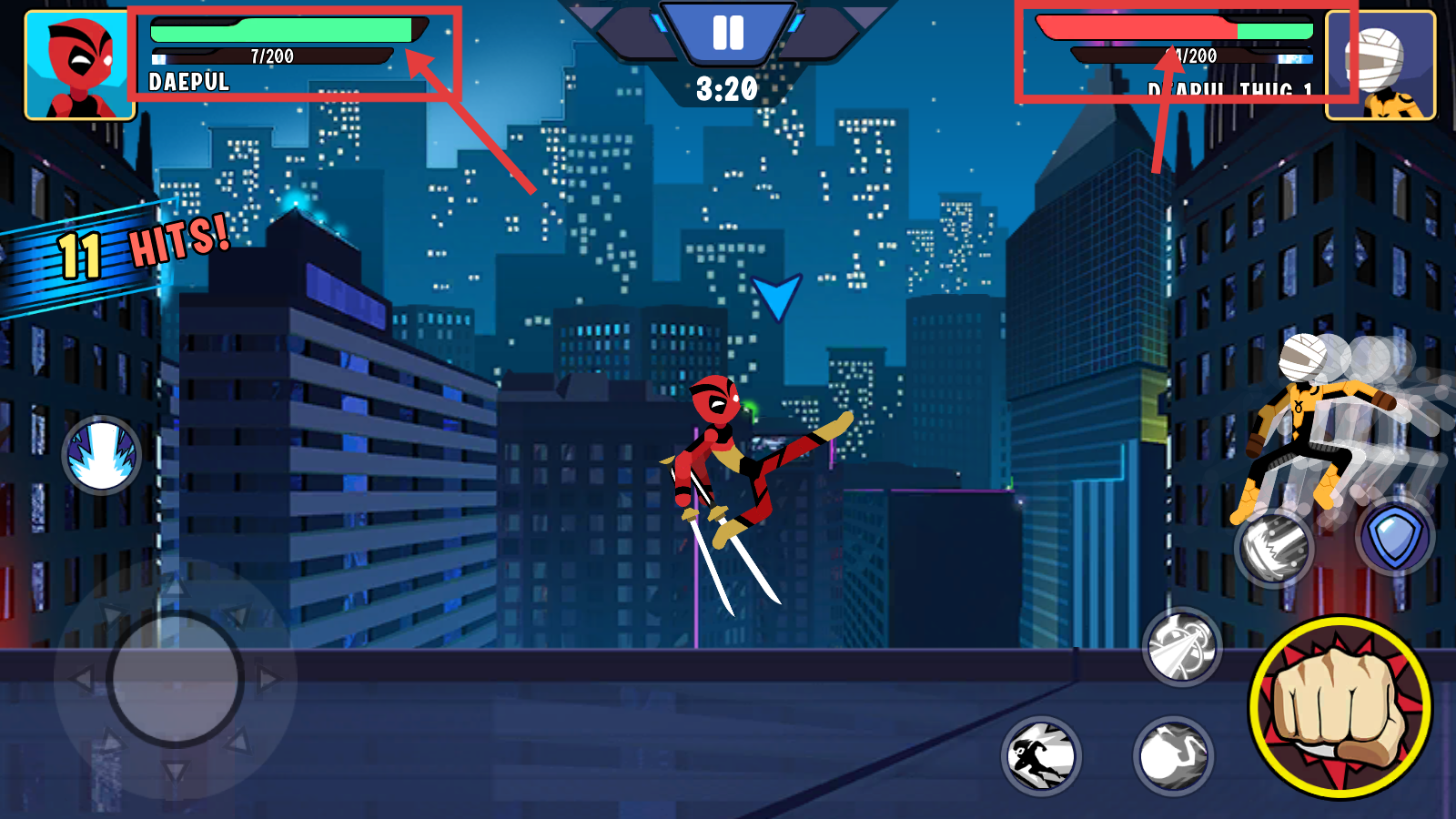Pause the fight with the pause button
Image resolution: width=1456 pixels, height=819 pixels.
click(728, 33)
